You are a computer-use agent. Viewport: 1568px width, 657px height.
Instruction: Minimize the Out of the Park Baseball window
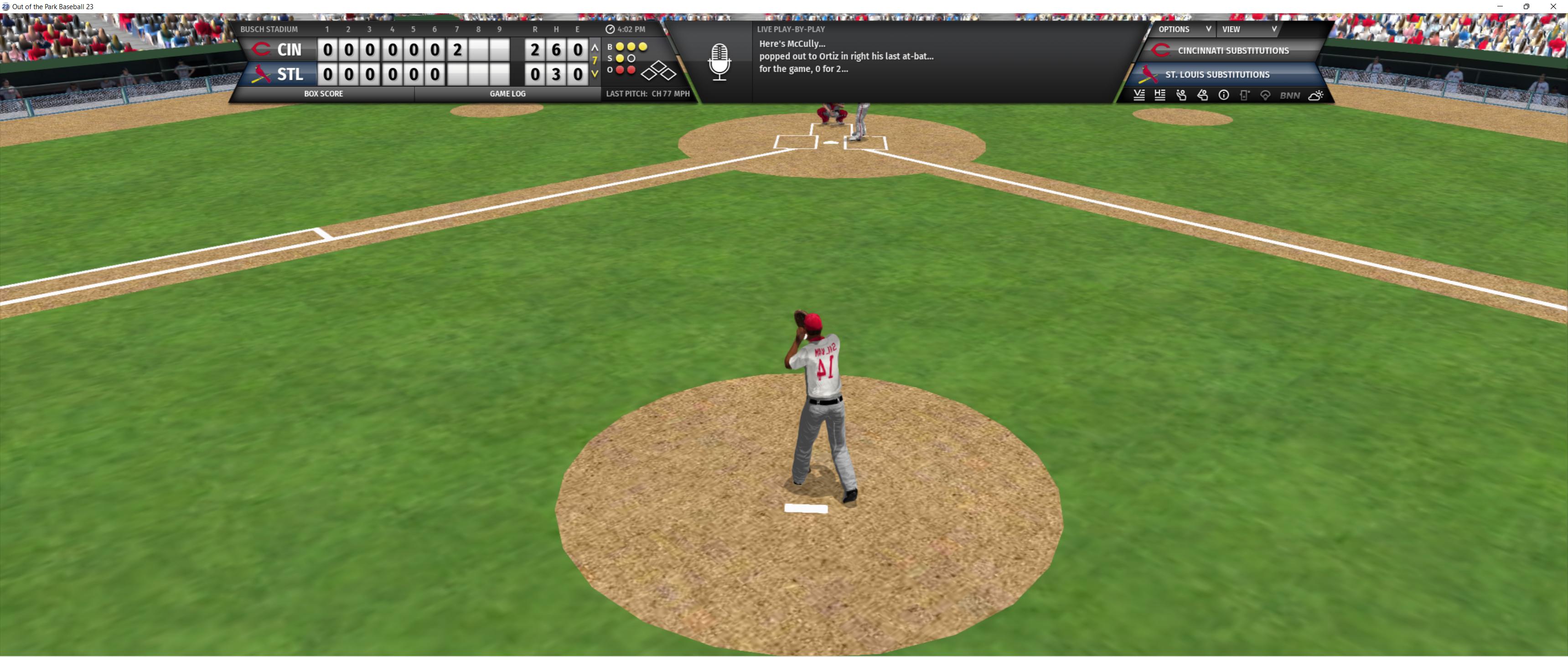[1501, 7]
